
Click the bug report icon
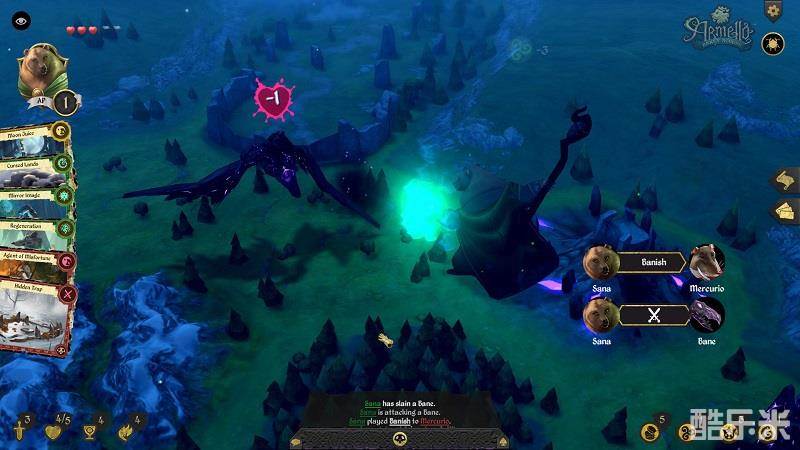click(x=772, y=43)
